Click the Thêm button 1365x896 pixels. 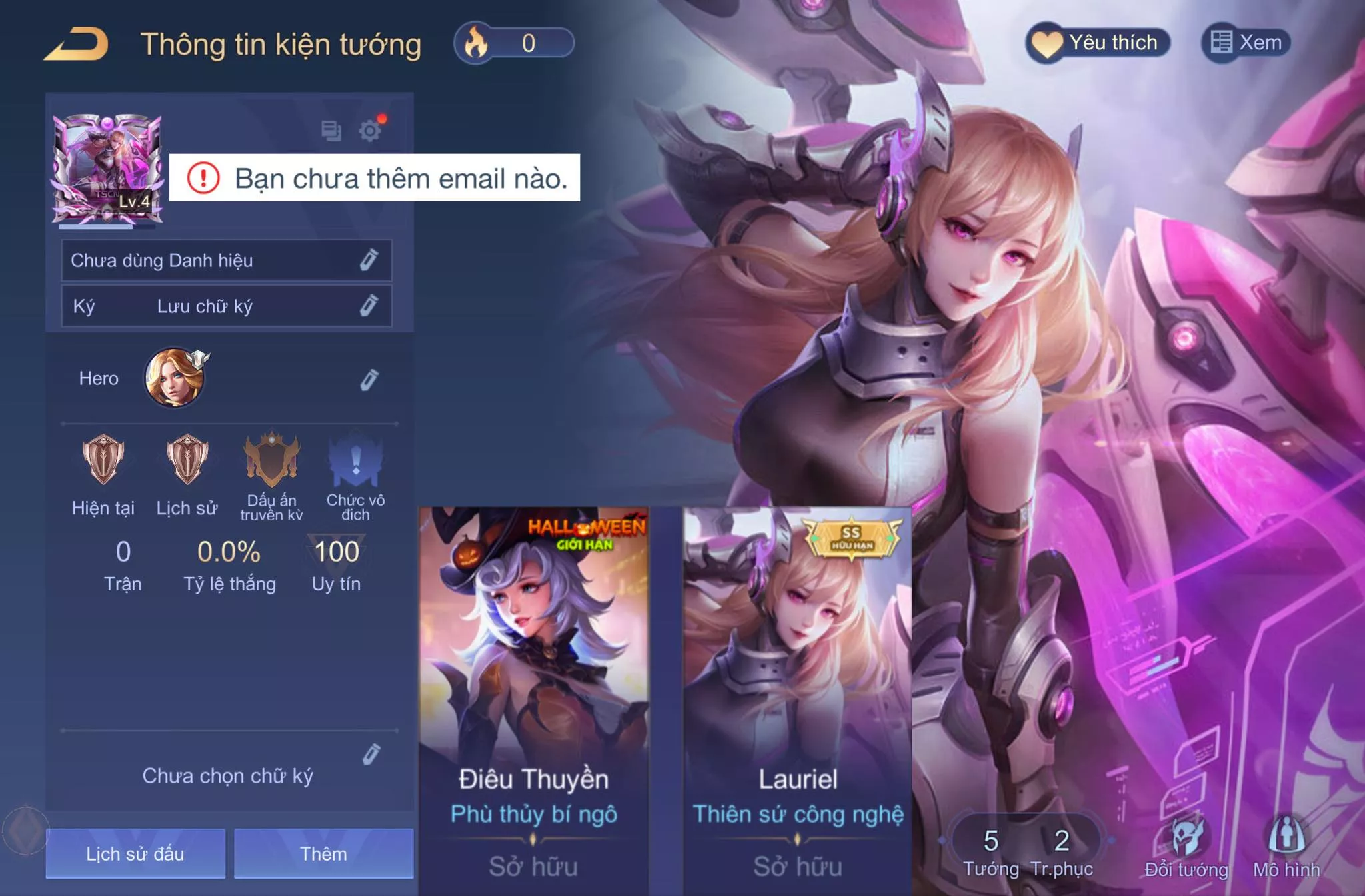tap(323, 854)
